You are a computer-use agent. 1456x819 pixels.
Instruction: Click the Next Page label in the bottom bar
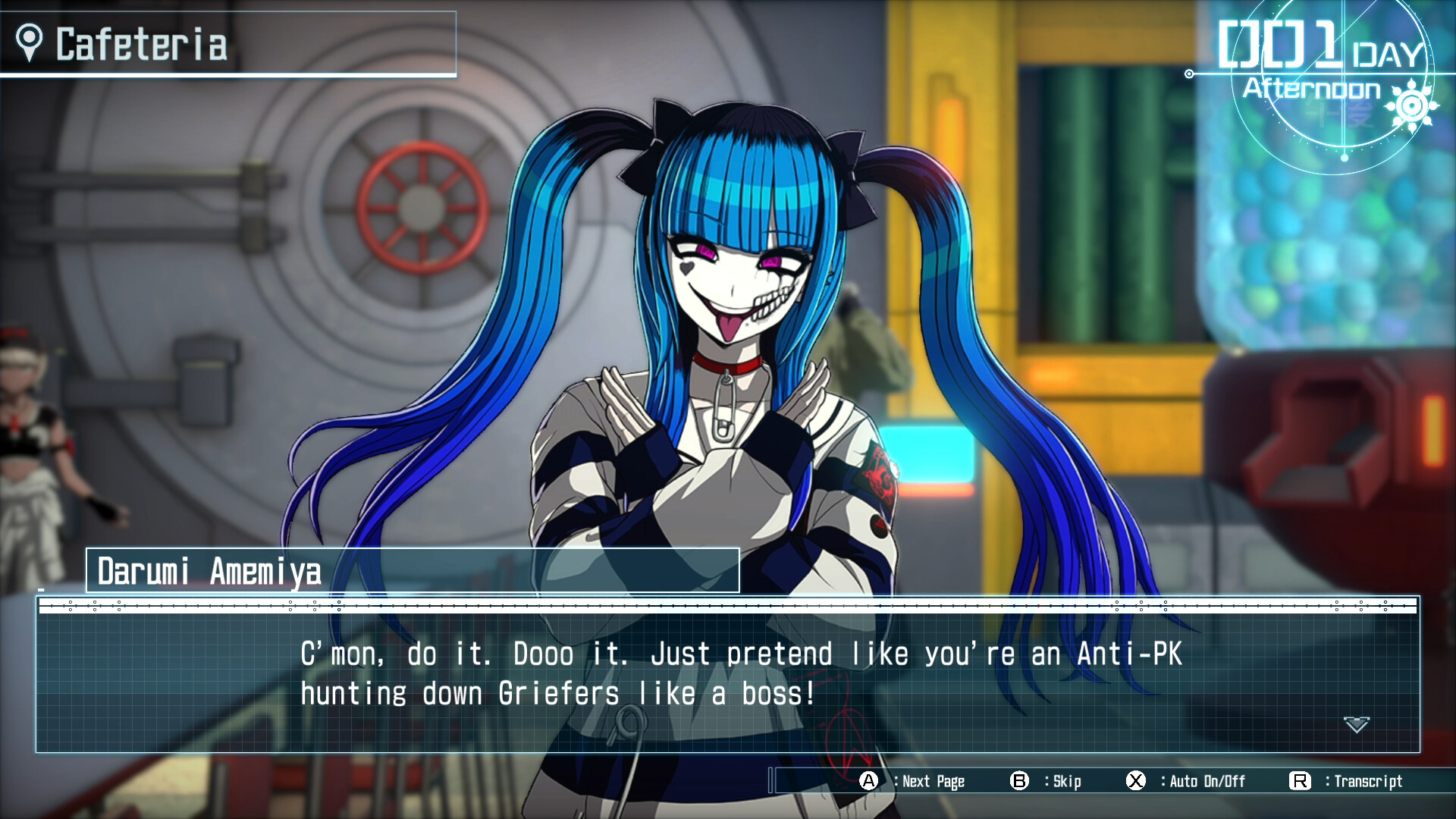(933, 781)
